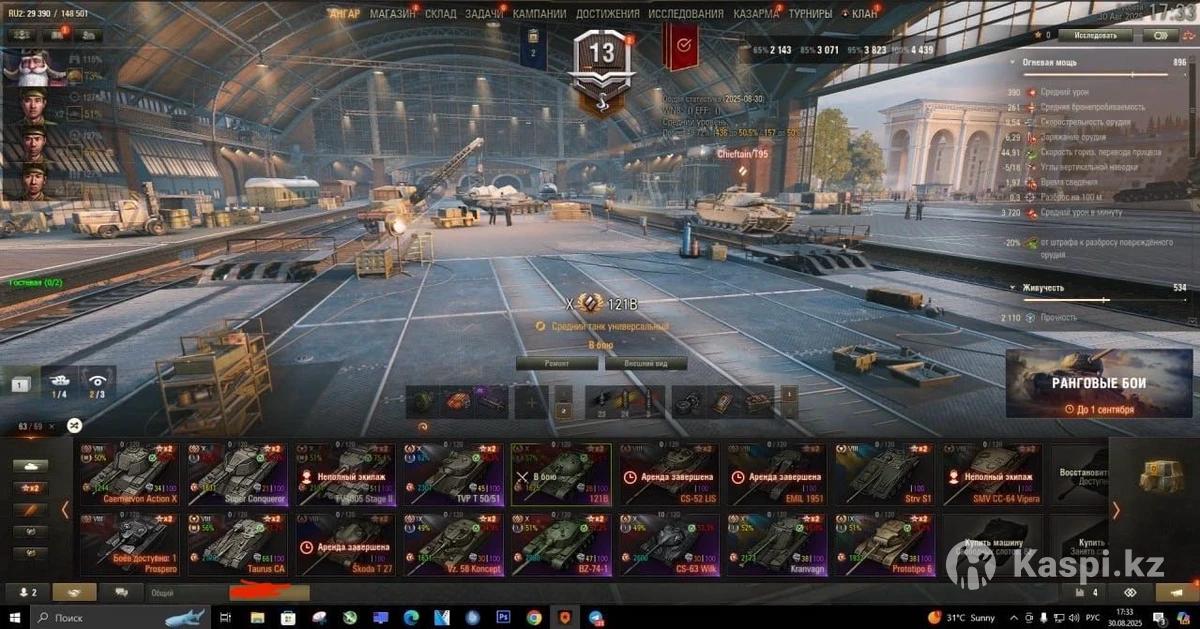This screenshot has width=1200, height=629.
Task: Select the TVP T 50/51 tank
Action: (x=457, y=474)
